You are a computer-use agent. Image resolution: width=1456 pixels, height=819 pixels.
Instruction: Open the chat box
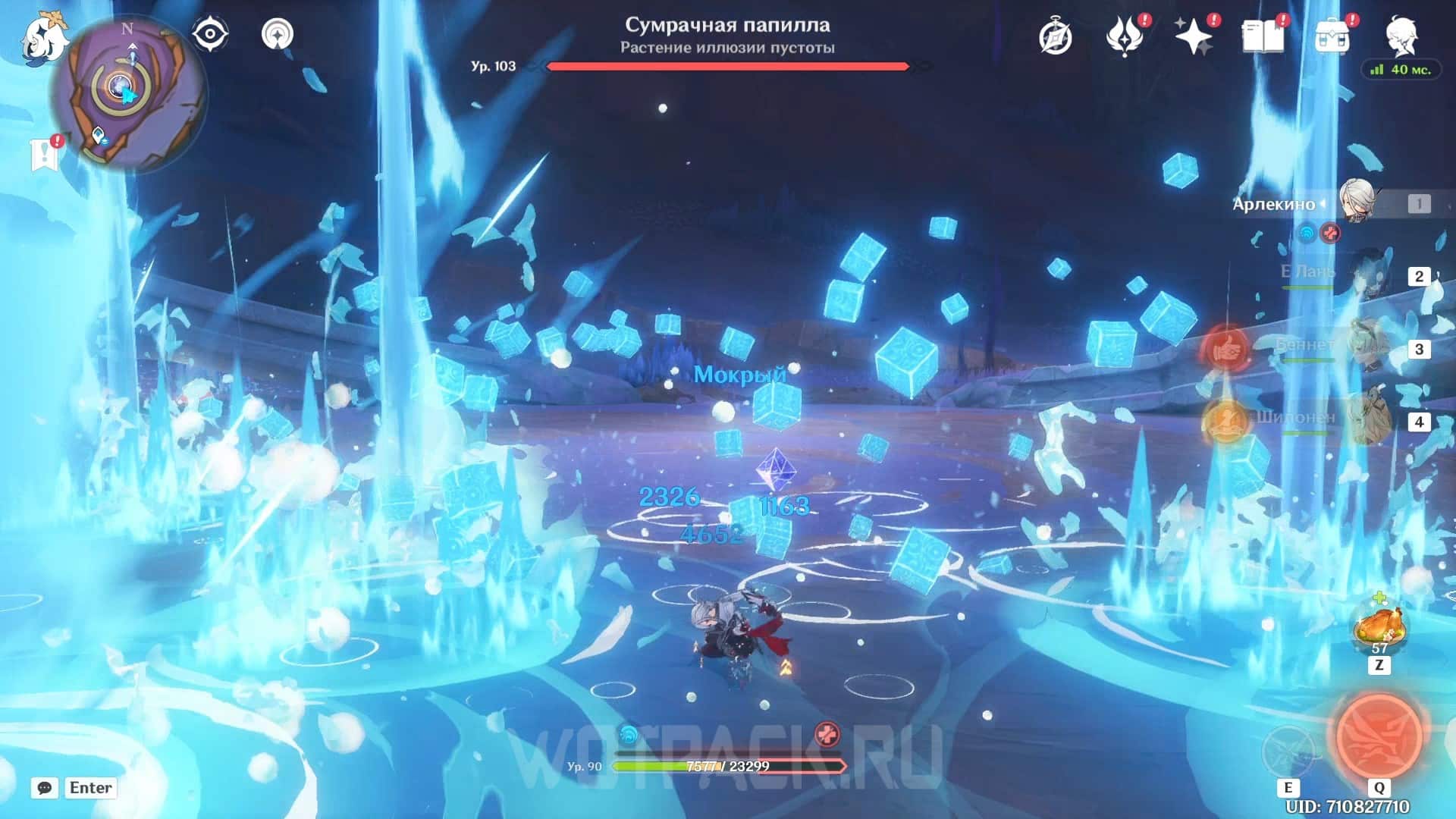pos(74,788)
